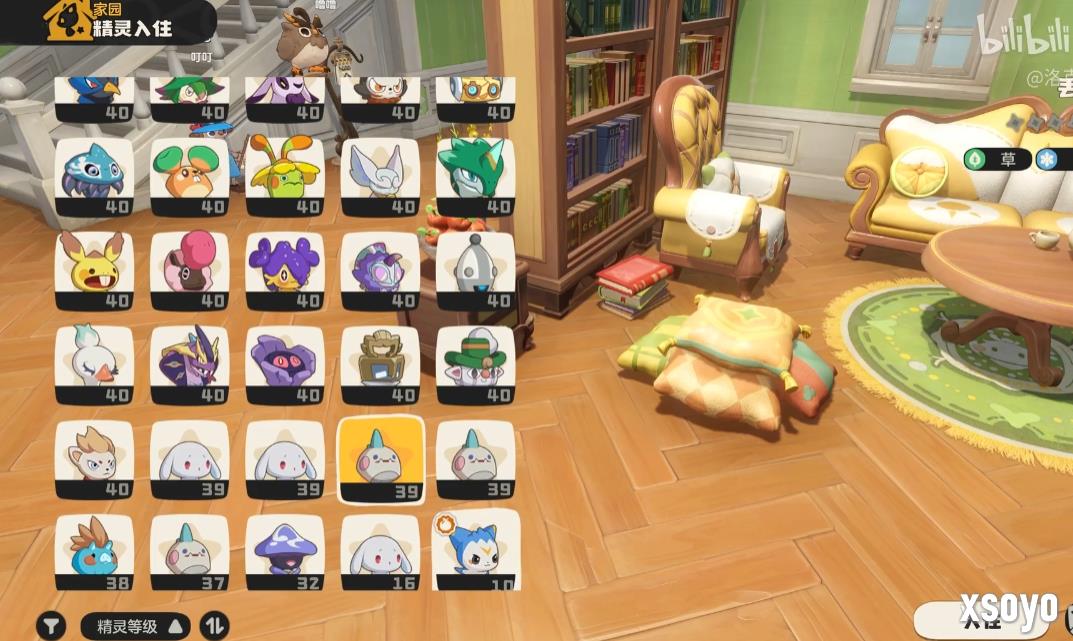Image resolution: width=1073 pixels, height=641 pixels.
Task: Select the grey bell-shaped robot sprite
Action: pyautogui.click(x=475, y=270)
